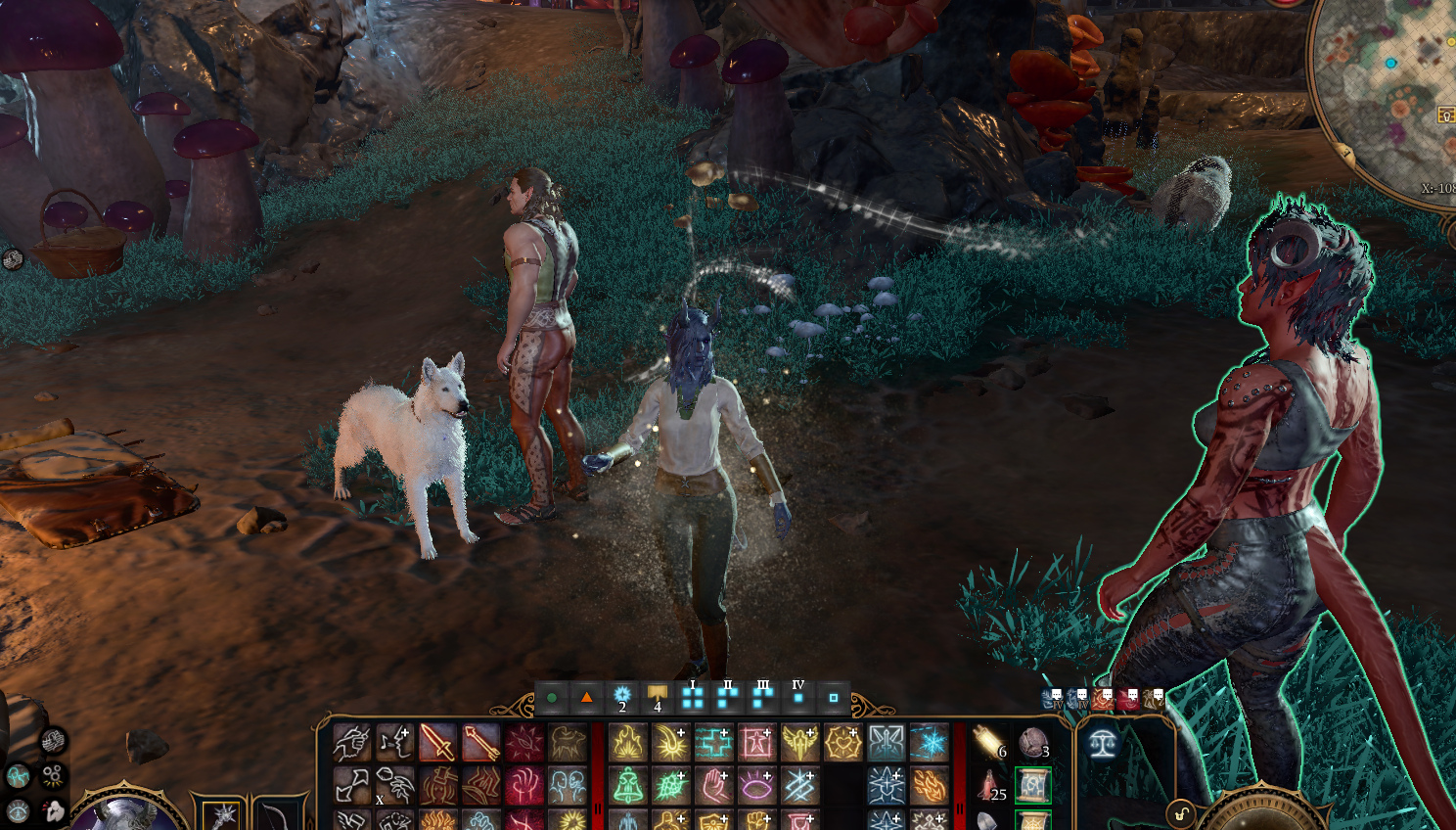Select the mace melee weapon slot
Screen dimensions: 1456x830
coord(223,815)
